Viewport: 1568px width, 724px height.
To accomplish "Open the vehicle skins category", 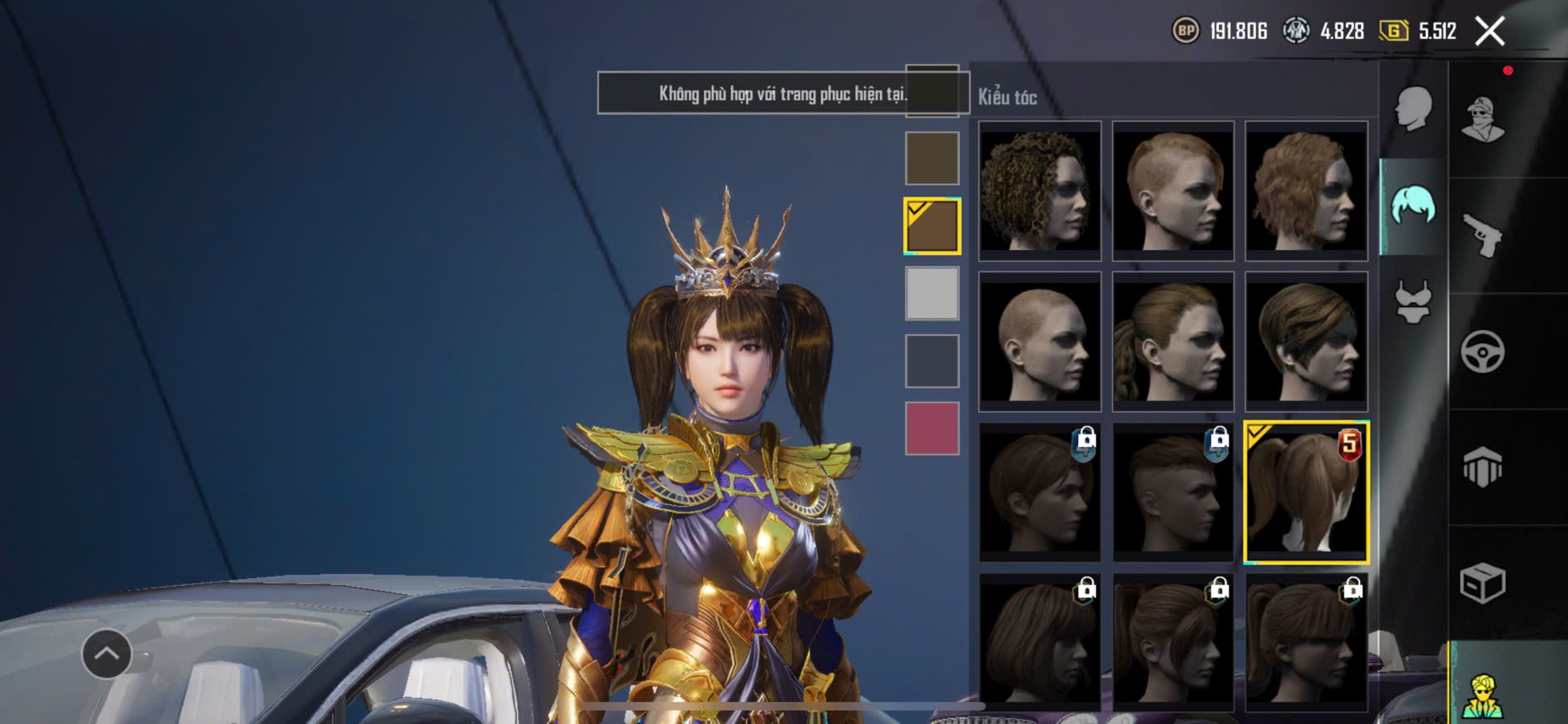I will point(1482,351).
